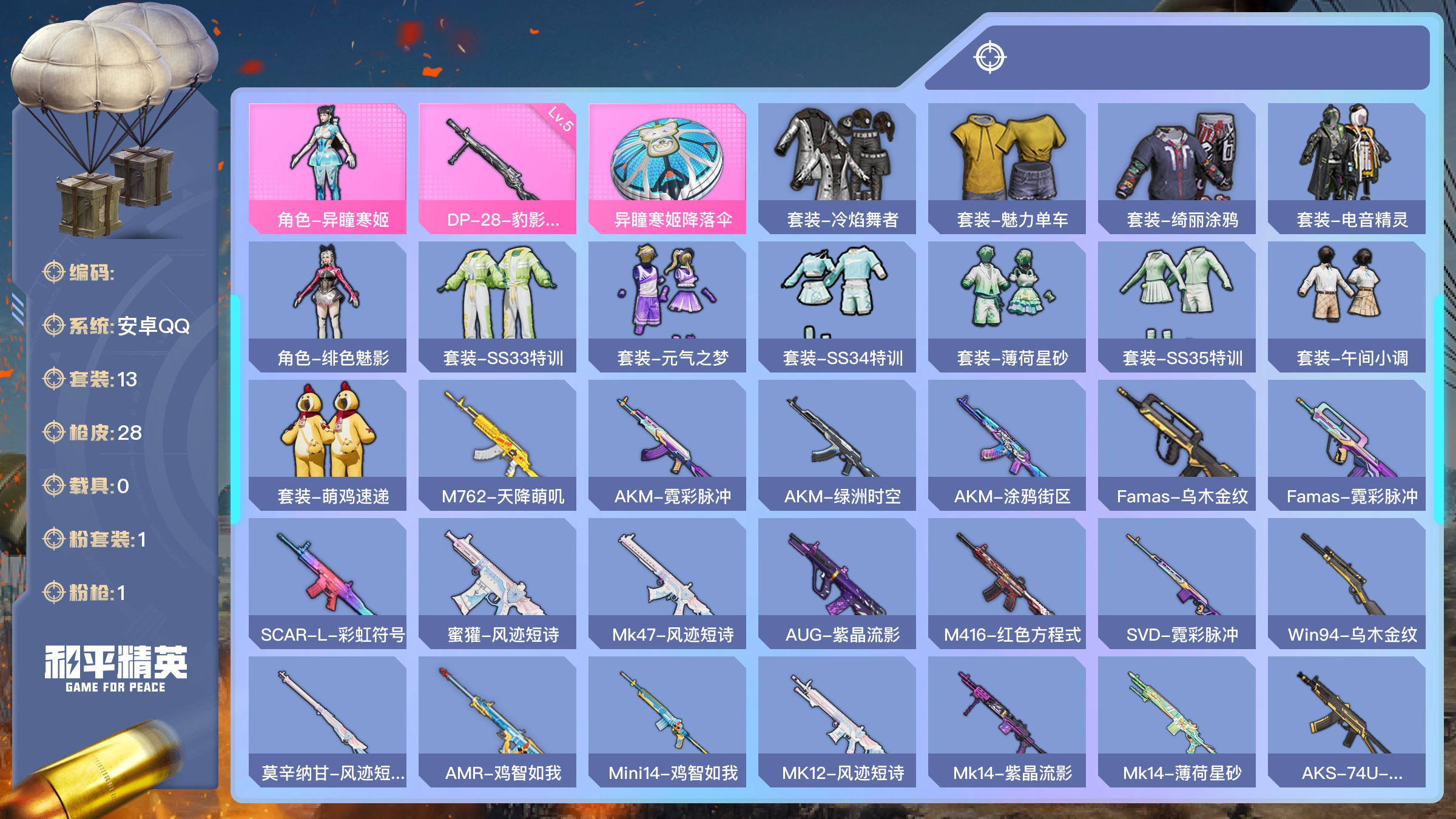
Task: Select the 角色-异瞳寒姬 character tile
Action: (328, 167)
